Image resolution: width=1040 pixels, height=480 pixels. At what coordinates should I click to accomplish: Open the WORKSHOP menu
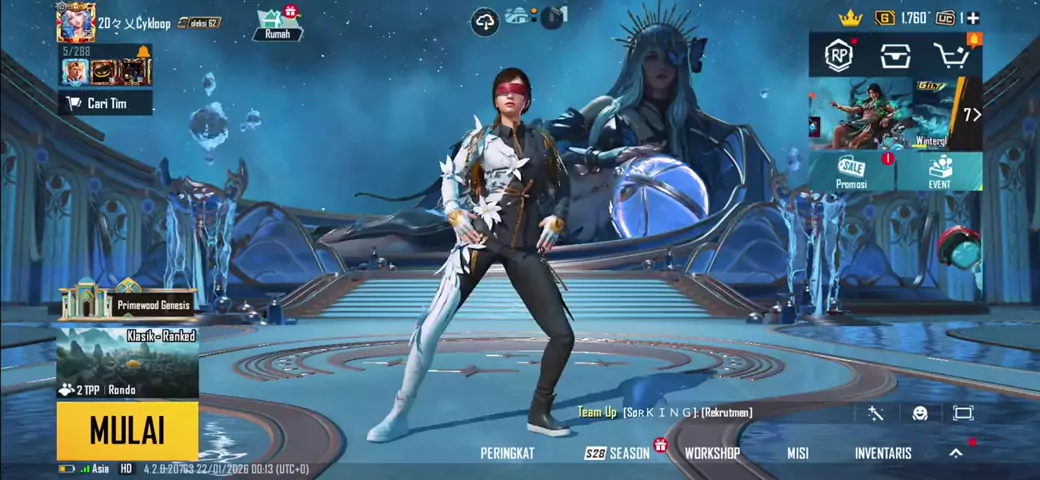point(712,453)
